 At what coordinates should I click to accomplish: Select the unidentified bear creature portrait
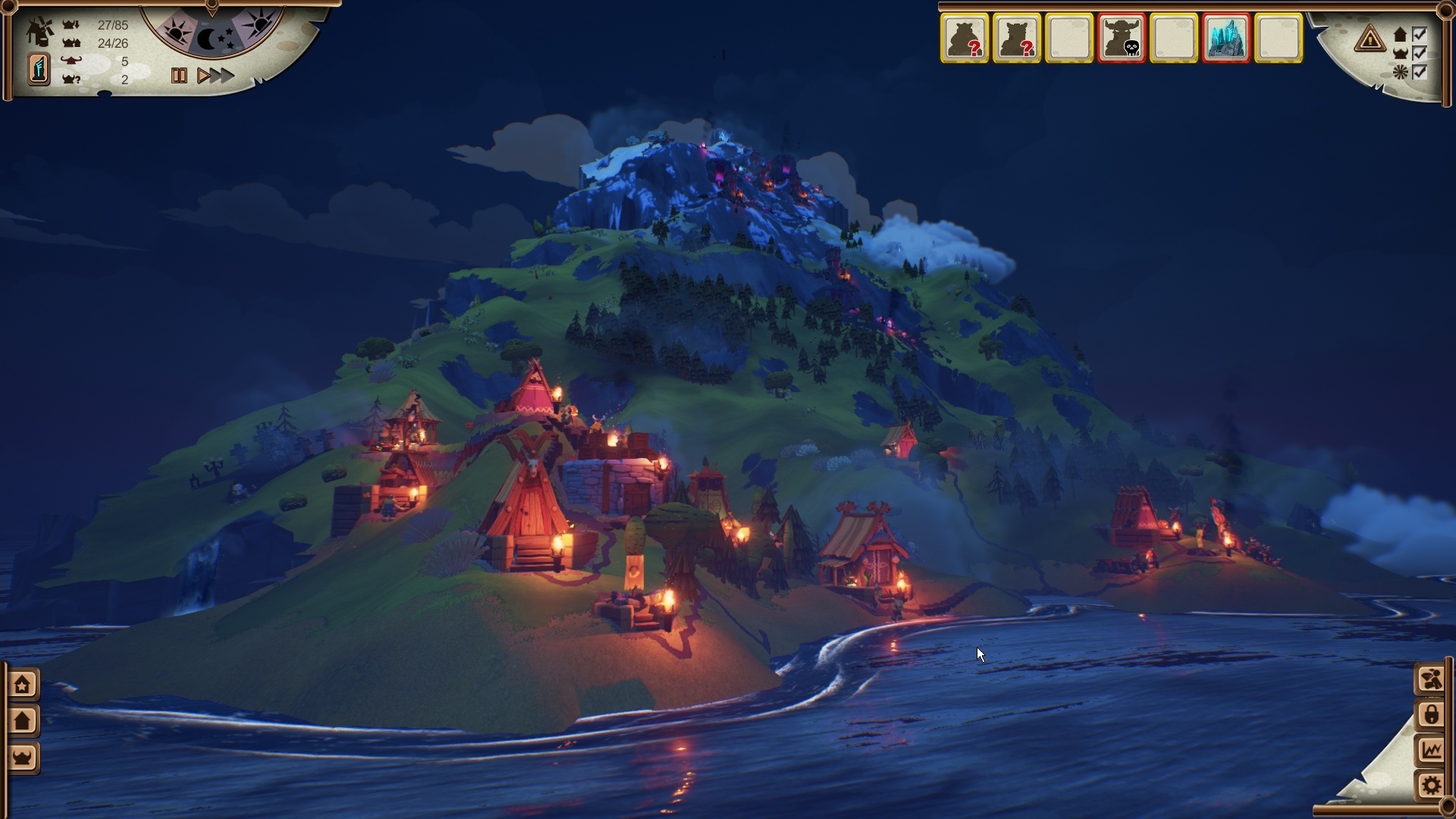coord(965,38)
